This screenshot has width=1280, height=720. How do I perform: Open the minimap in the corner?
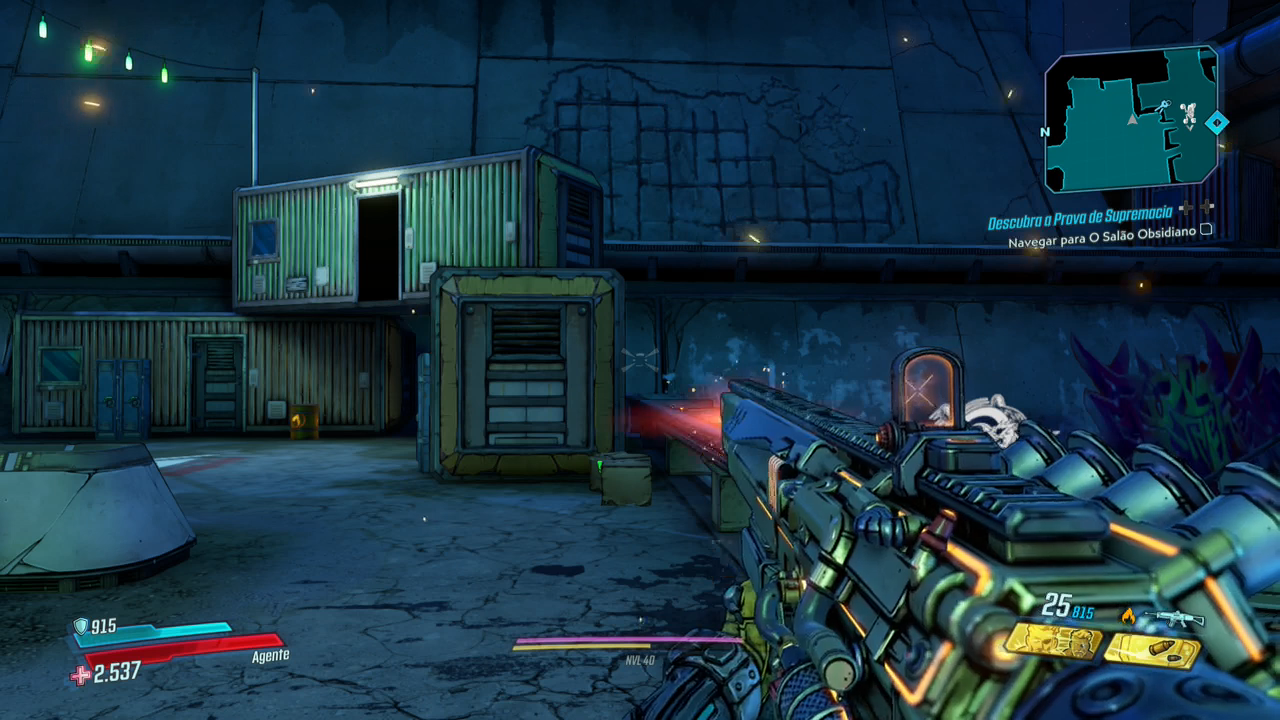[x=1131, y=120]
